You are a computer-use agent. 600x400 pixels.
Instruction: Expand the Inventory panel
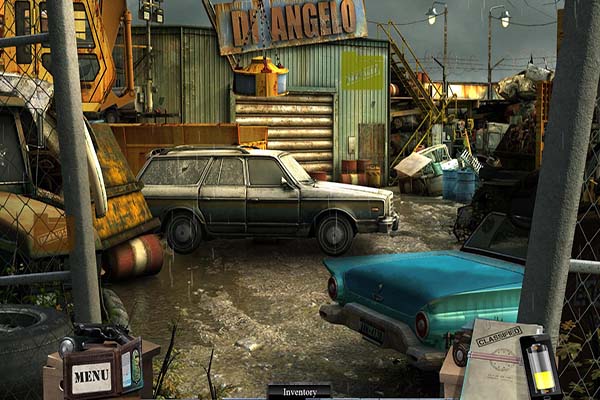(299, 391)
